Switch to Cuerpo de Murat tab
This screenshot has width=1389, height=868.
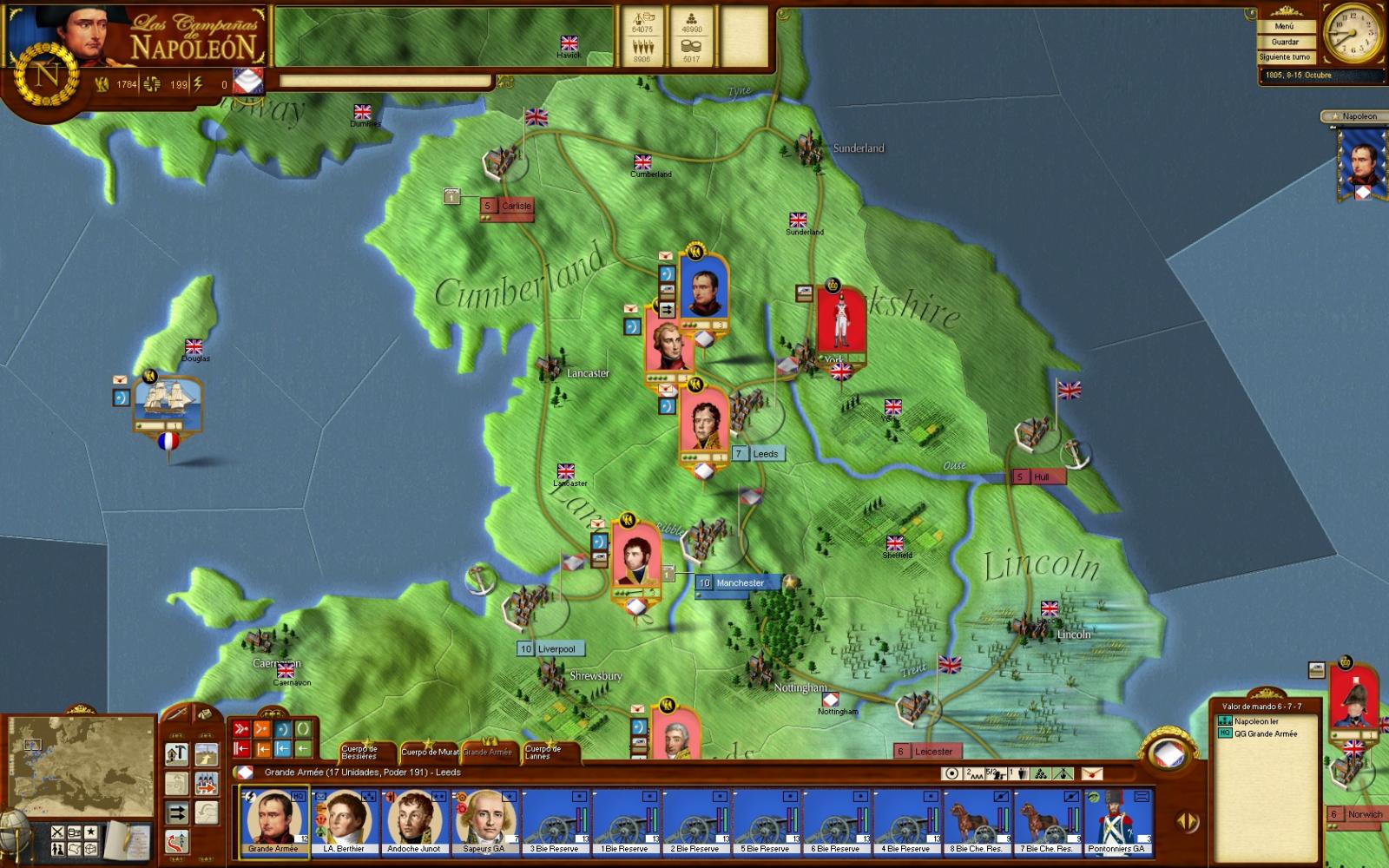(x=430, y=752)
